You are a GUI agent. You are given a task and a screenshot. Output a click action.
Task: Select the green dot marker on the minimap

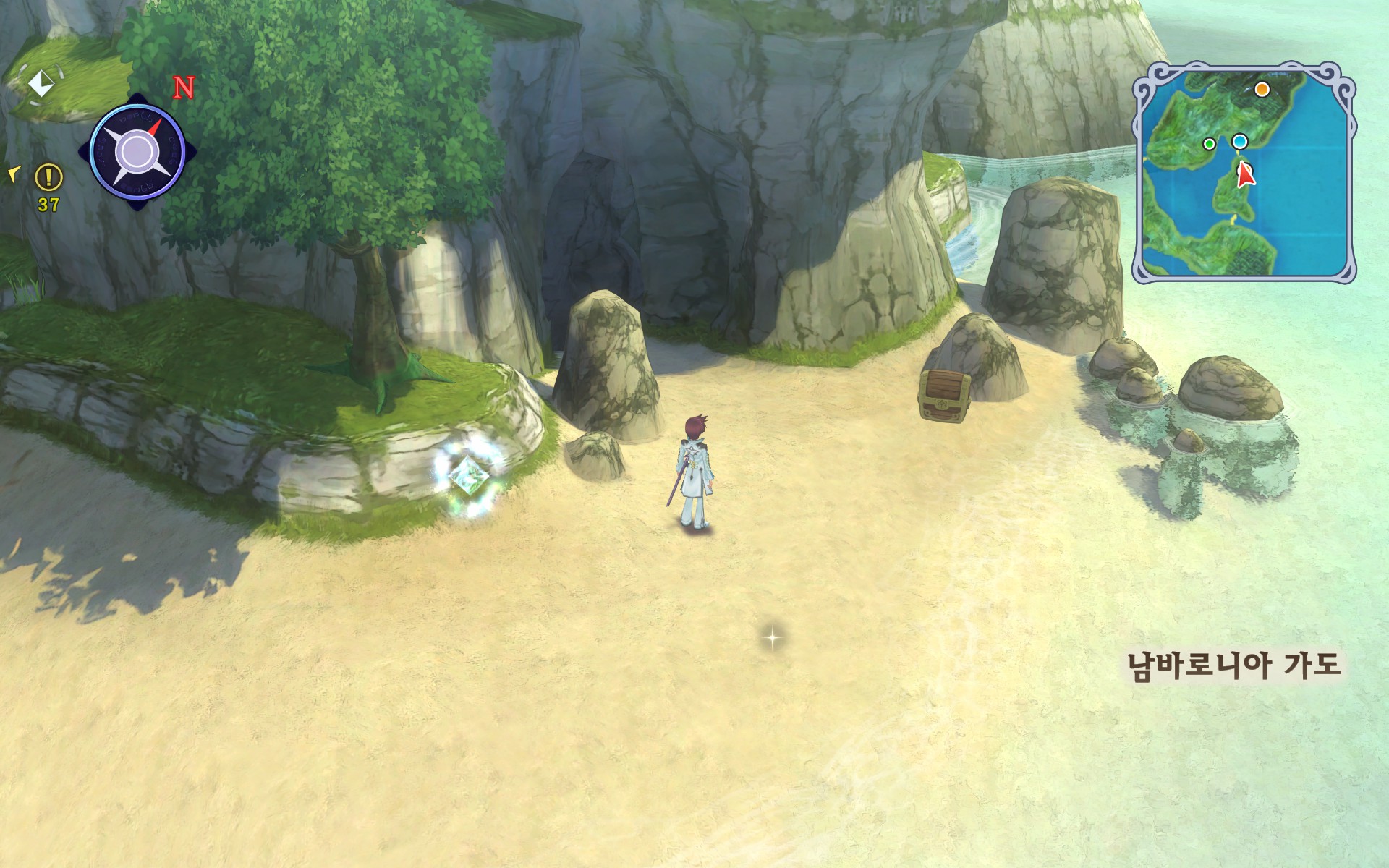tap(1209, 144)
